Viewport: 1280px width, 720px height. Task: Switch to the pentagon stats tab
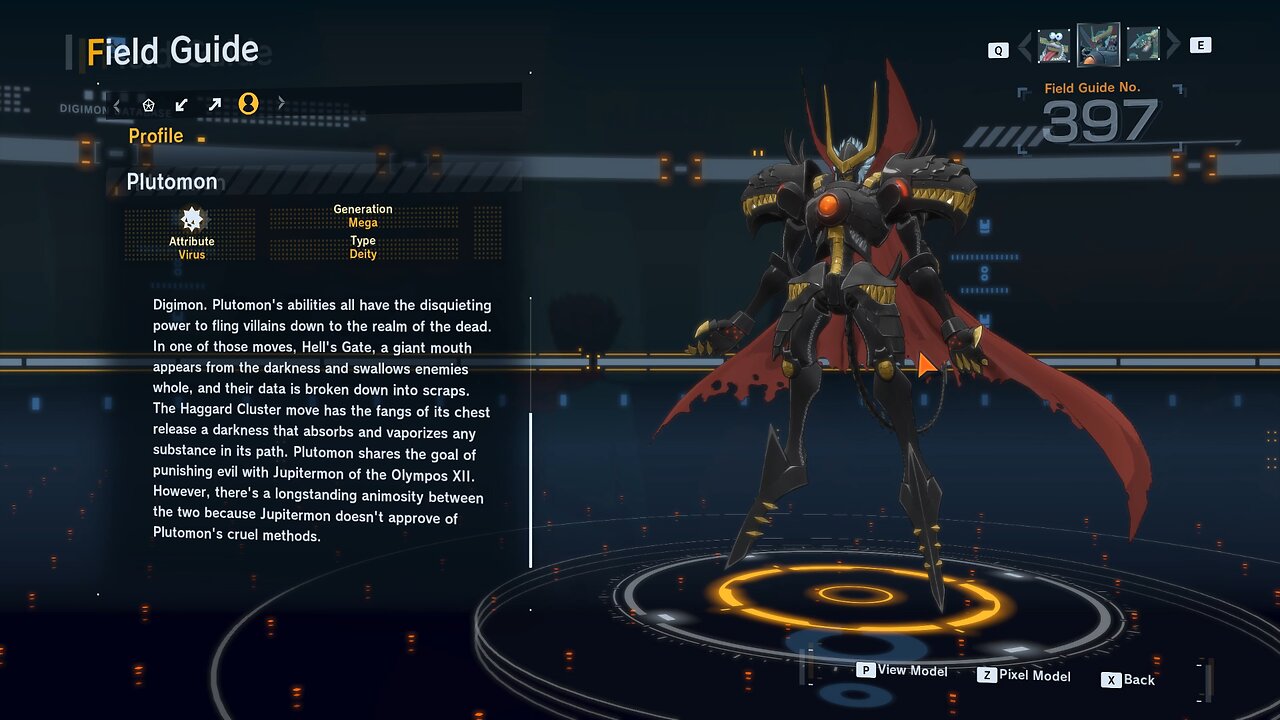pos(149,104)
